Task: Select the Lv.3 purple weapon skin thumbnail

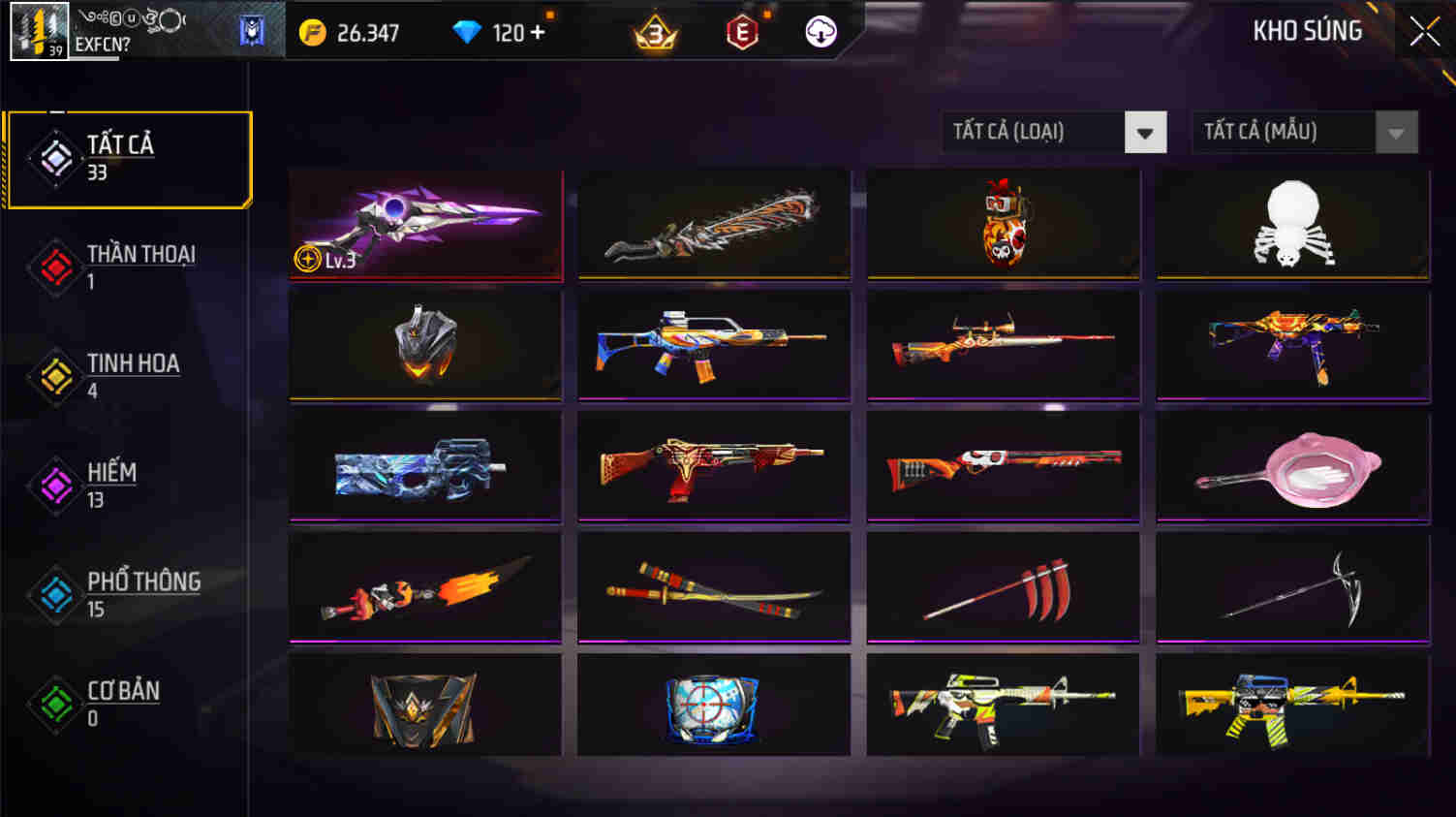Action: pyautogui.click(x=424, y=224)
